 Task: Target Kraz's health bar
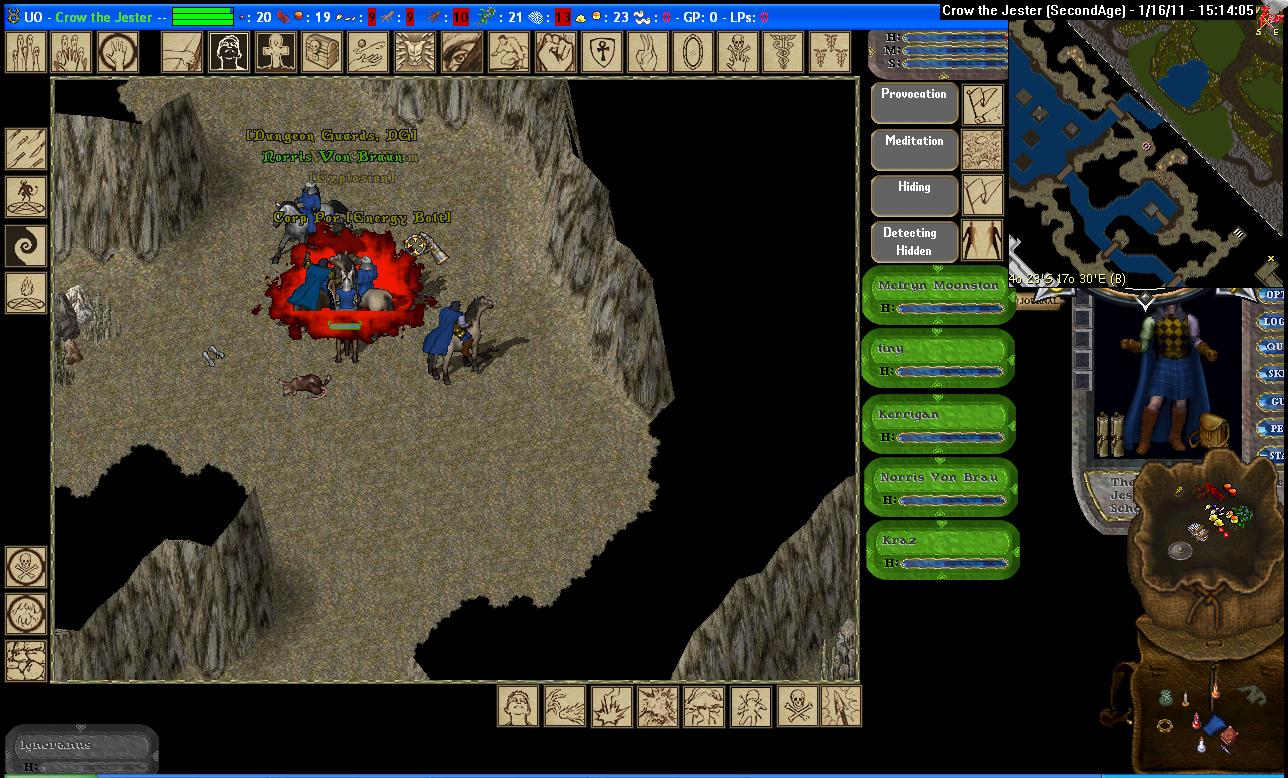(x=939, y=550)
